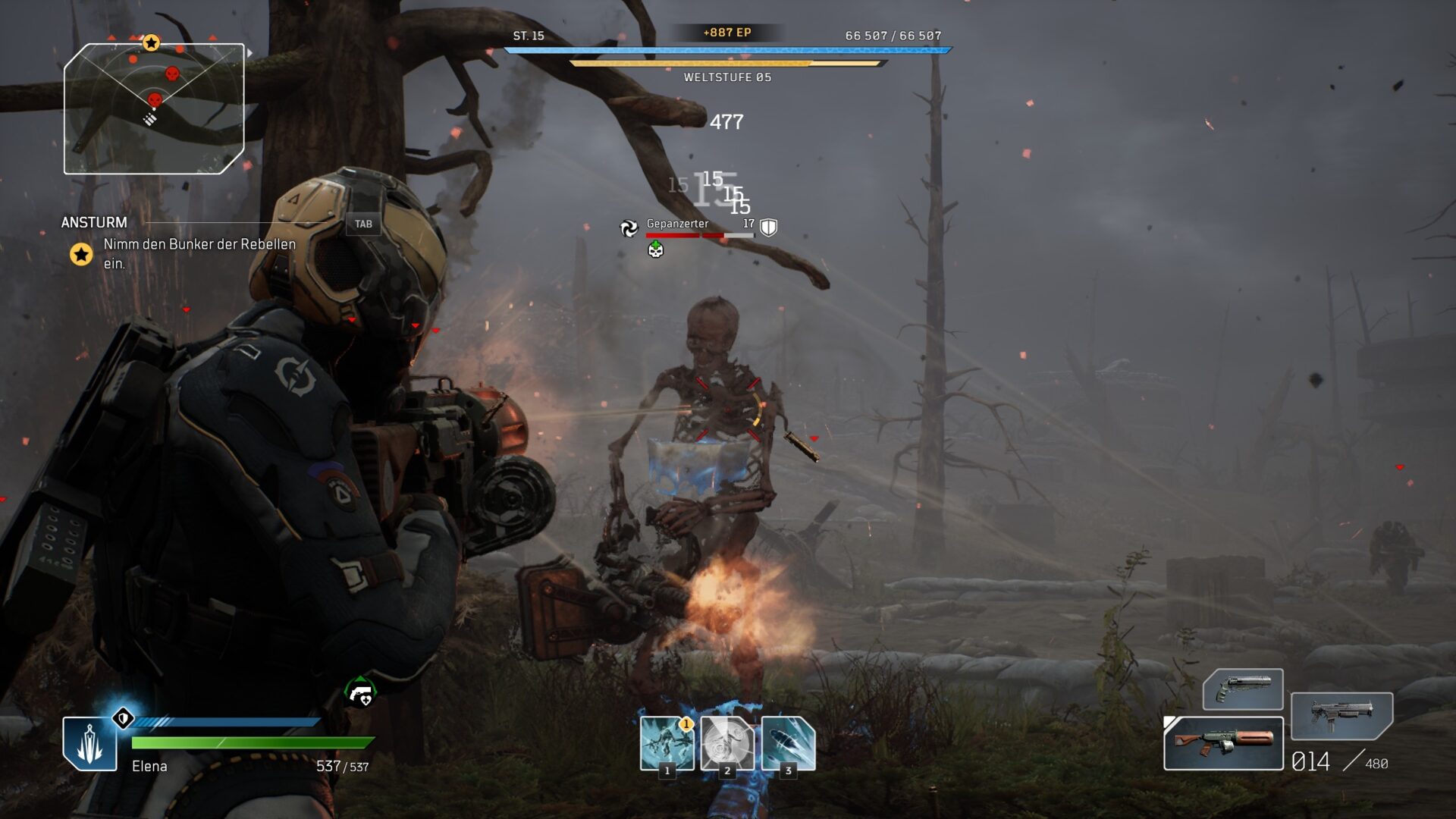This screenshot has height=819, width=1456.
Task: Click the objective star marker on the minimap
Action: (149, 42)
